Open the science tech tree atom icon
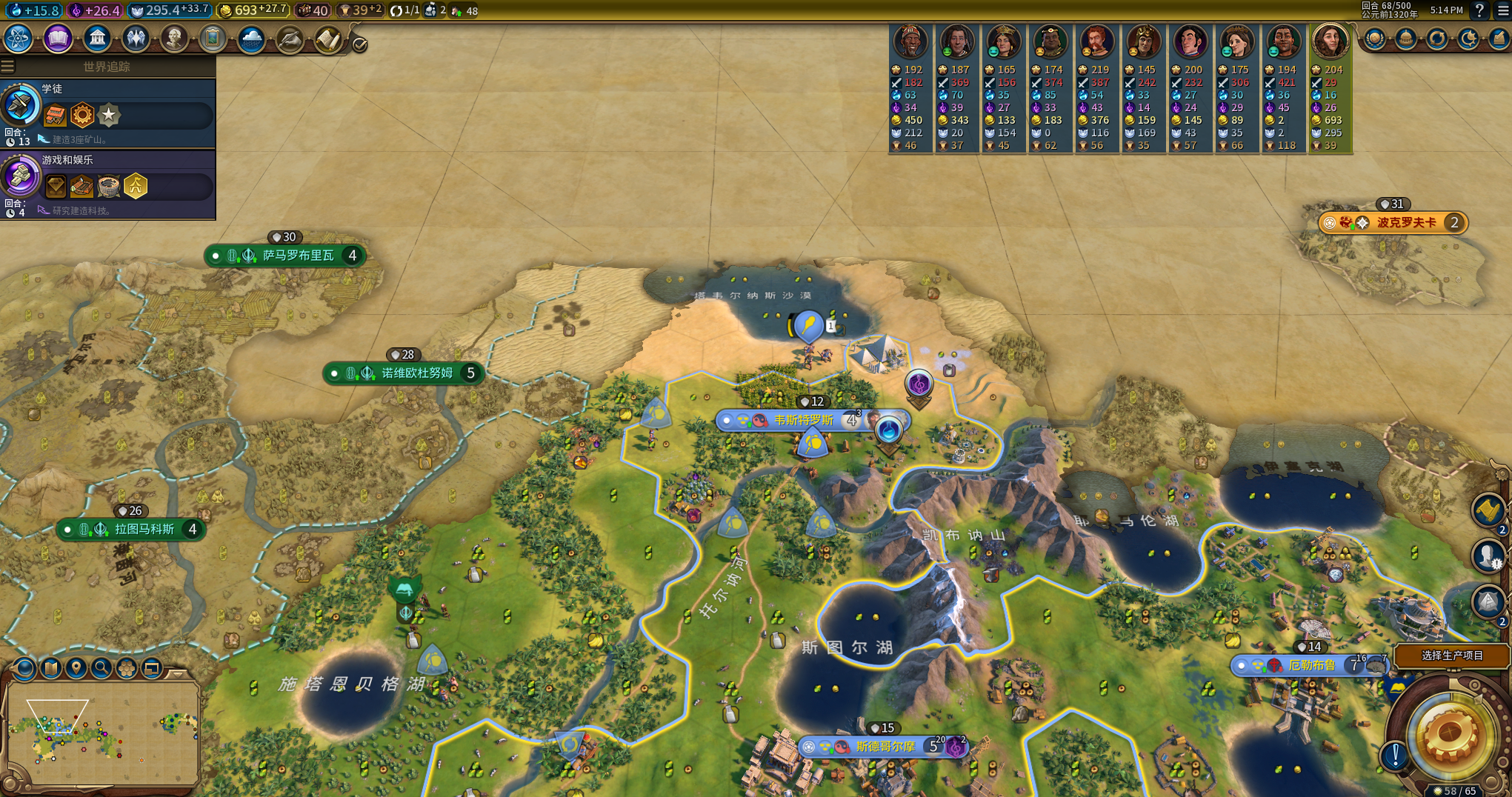The image size is (1512, 797). click(18, 39)
